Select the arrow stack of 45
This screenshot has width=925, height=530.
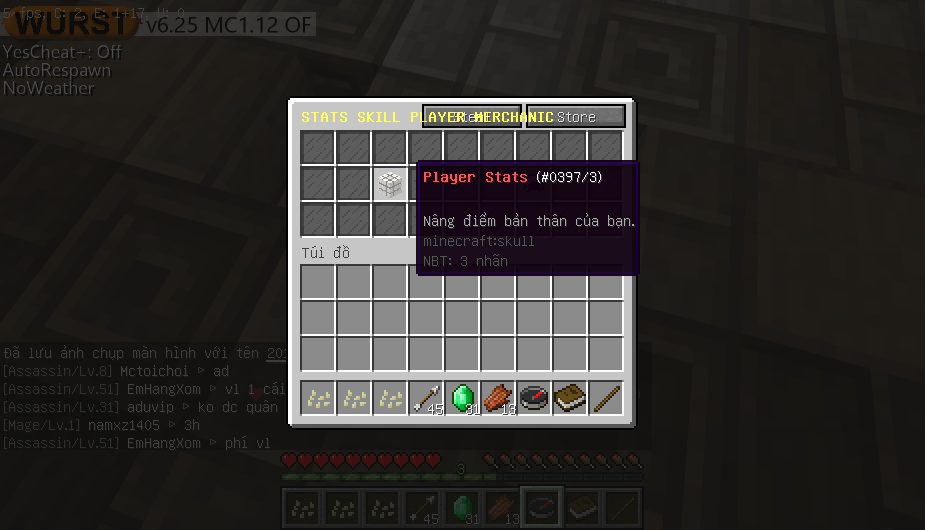click(x=426, y=398)
